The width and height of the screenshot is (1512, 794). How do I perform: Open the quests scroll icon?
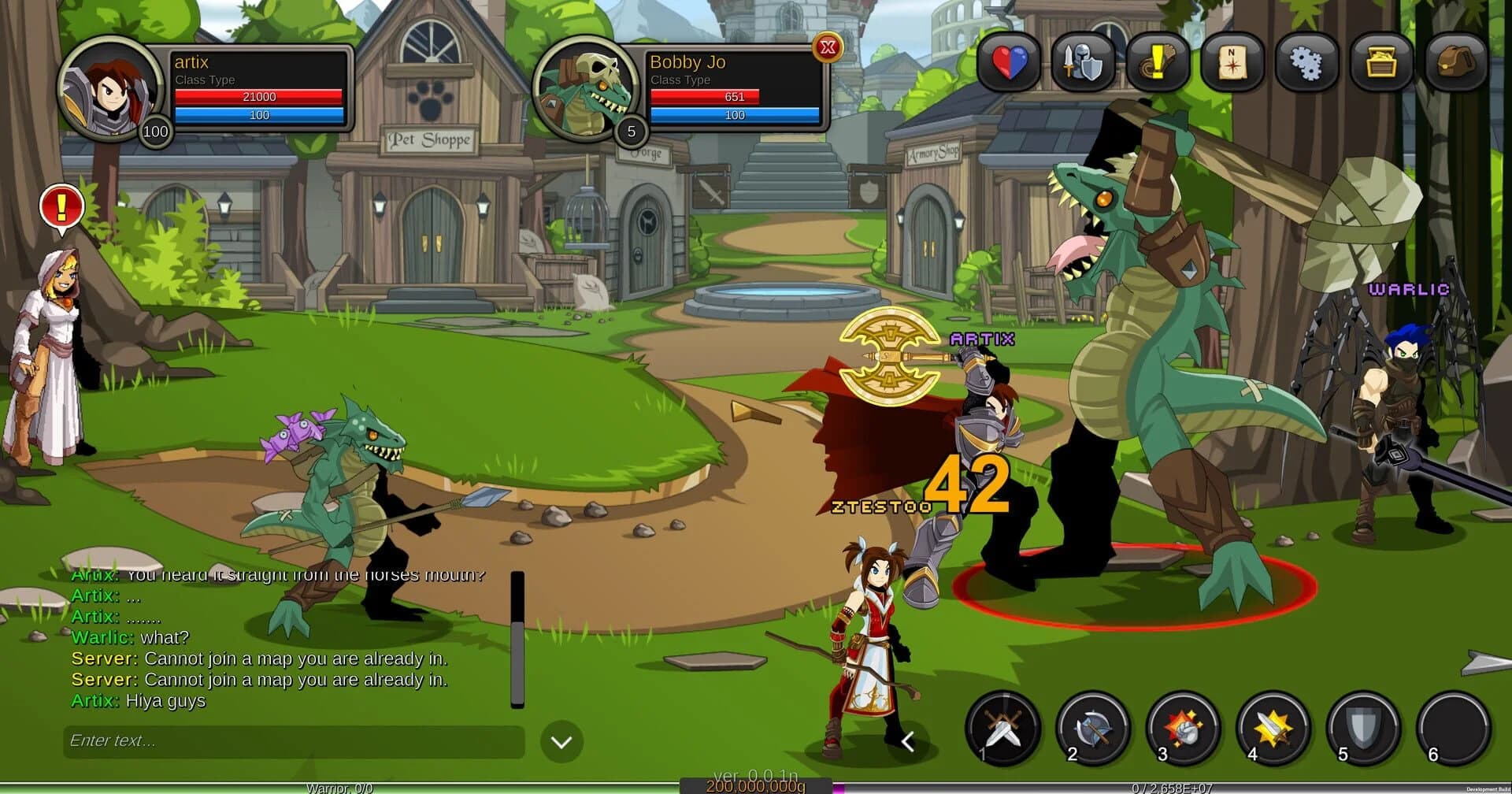[x=1157, y=63]
